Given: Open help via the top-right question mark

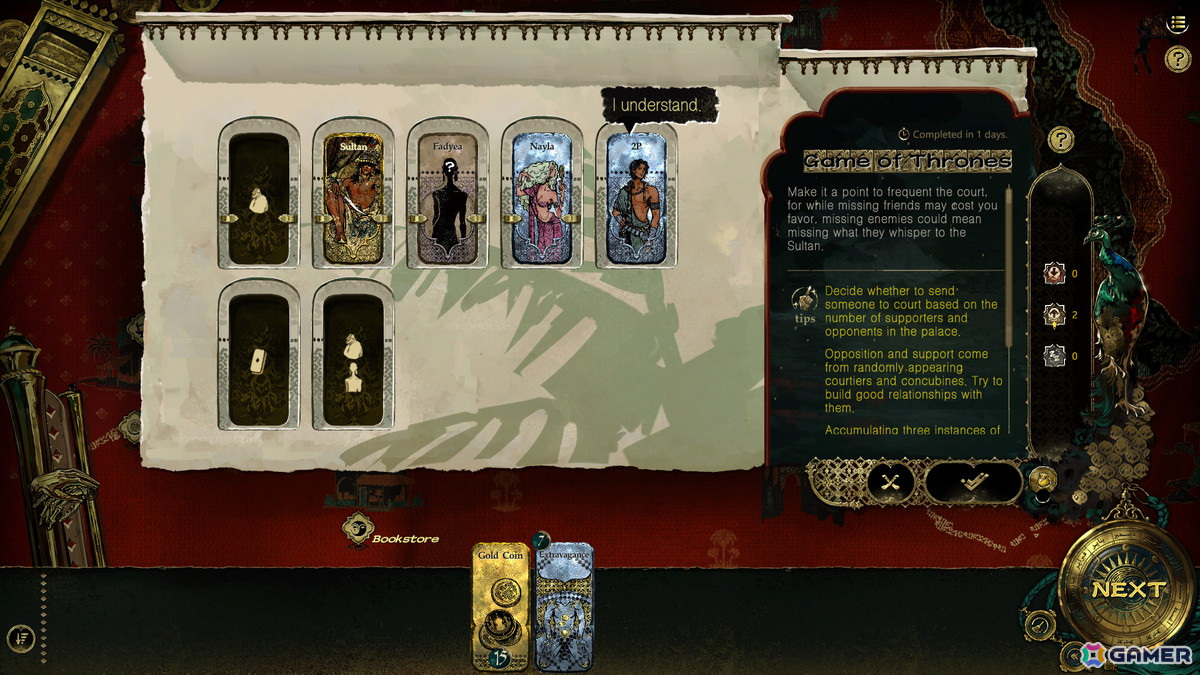Looking at the screenshot, I should [1177, 59].
